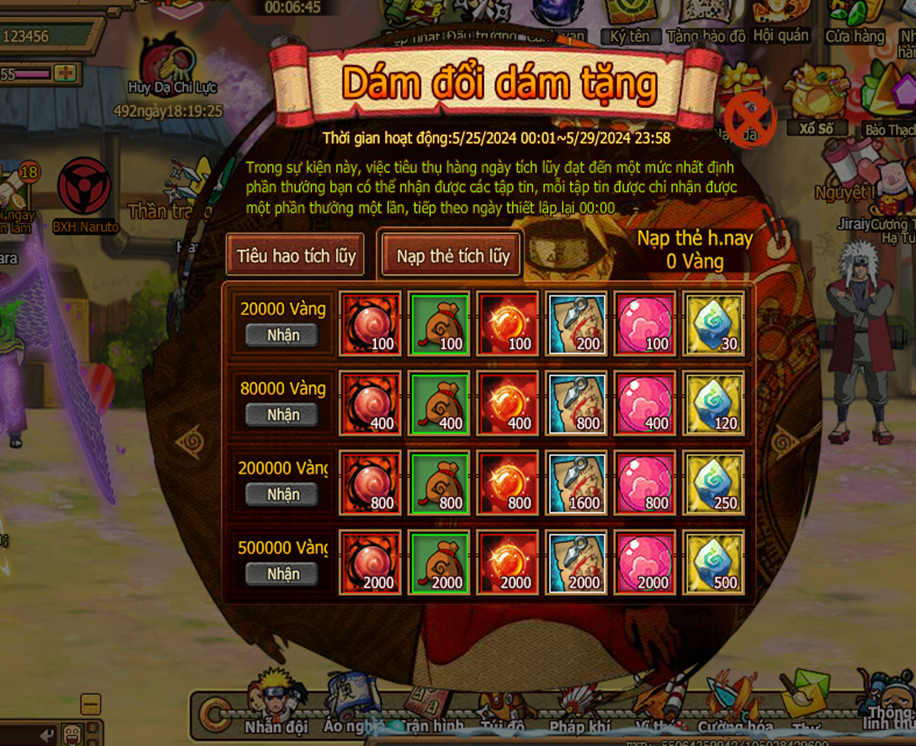Click the left arrow on the event panel
The height and width of the screenshot is (746, 916).
[188, 440]
